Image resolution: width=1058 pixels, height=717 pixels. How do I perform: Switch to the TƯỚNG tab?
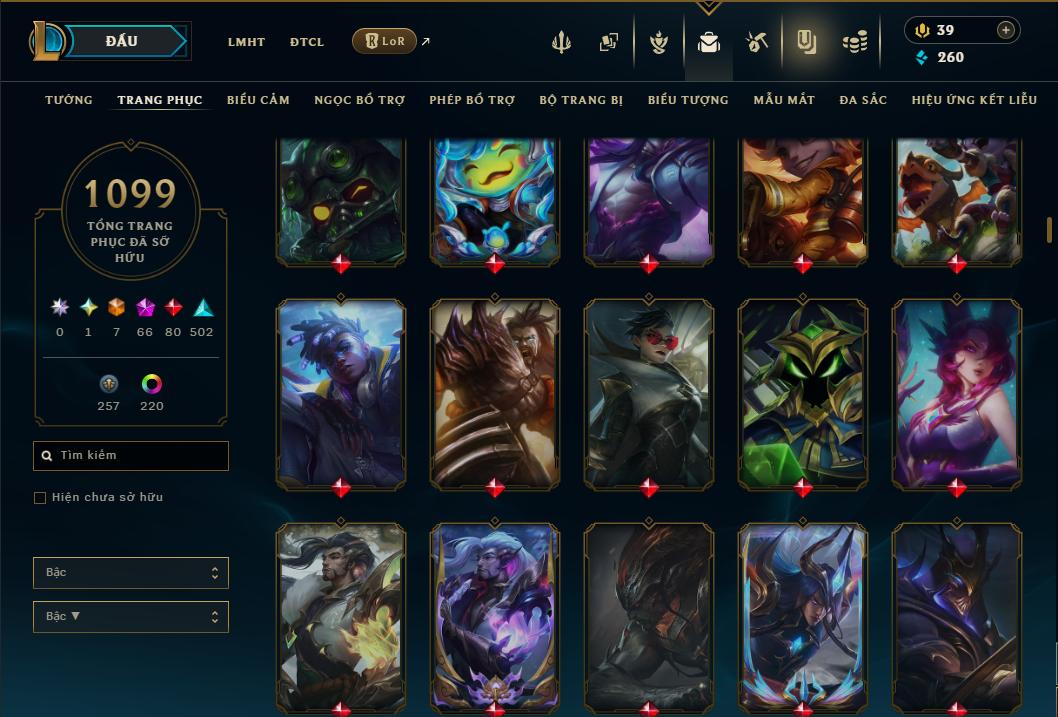click(x=69, y=100)
